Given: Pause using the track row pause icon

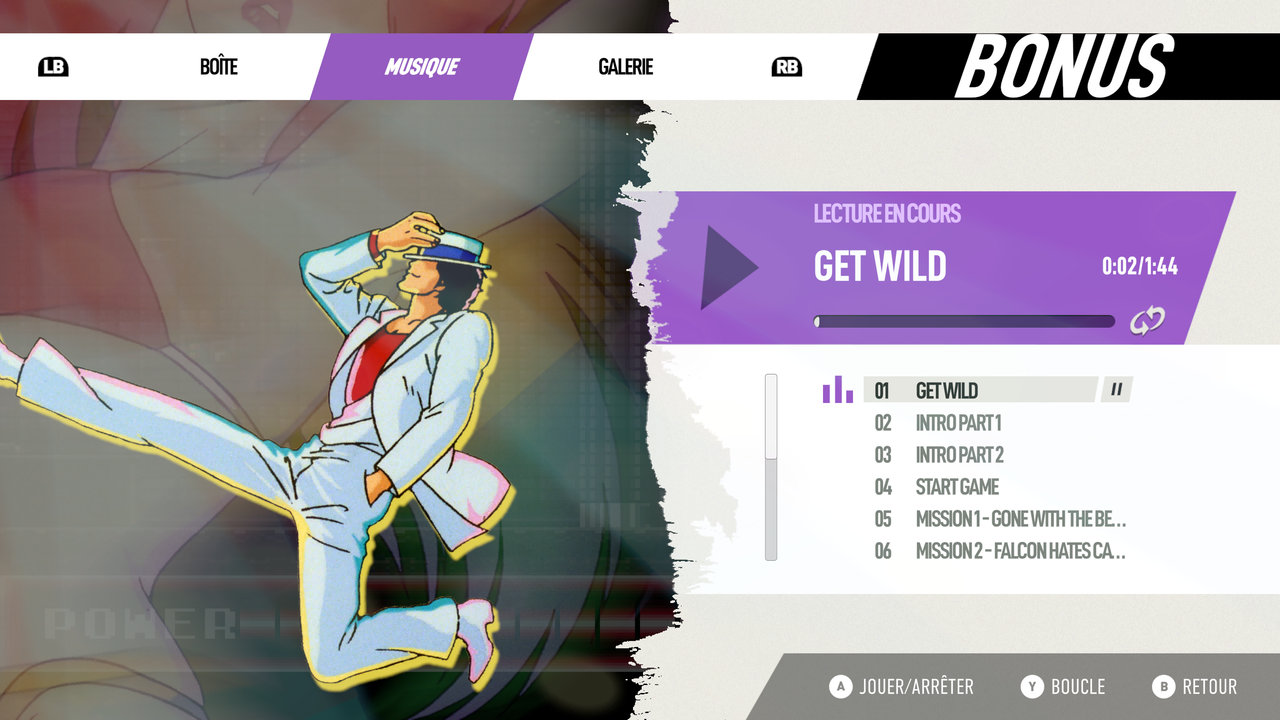Looking at the screenshot, I should click(1116, 390).
